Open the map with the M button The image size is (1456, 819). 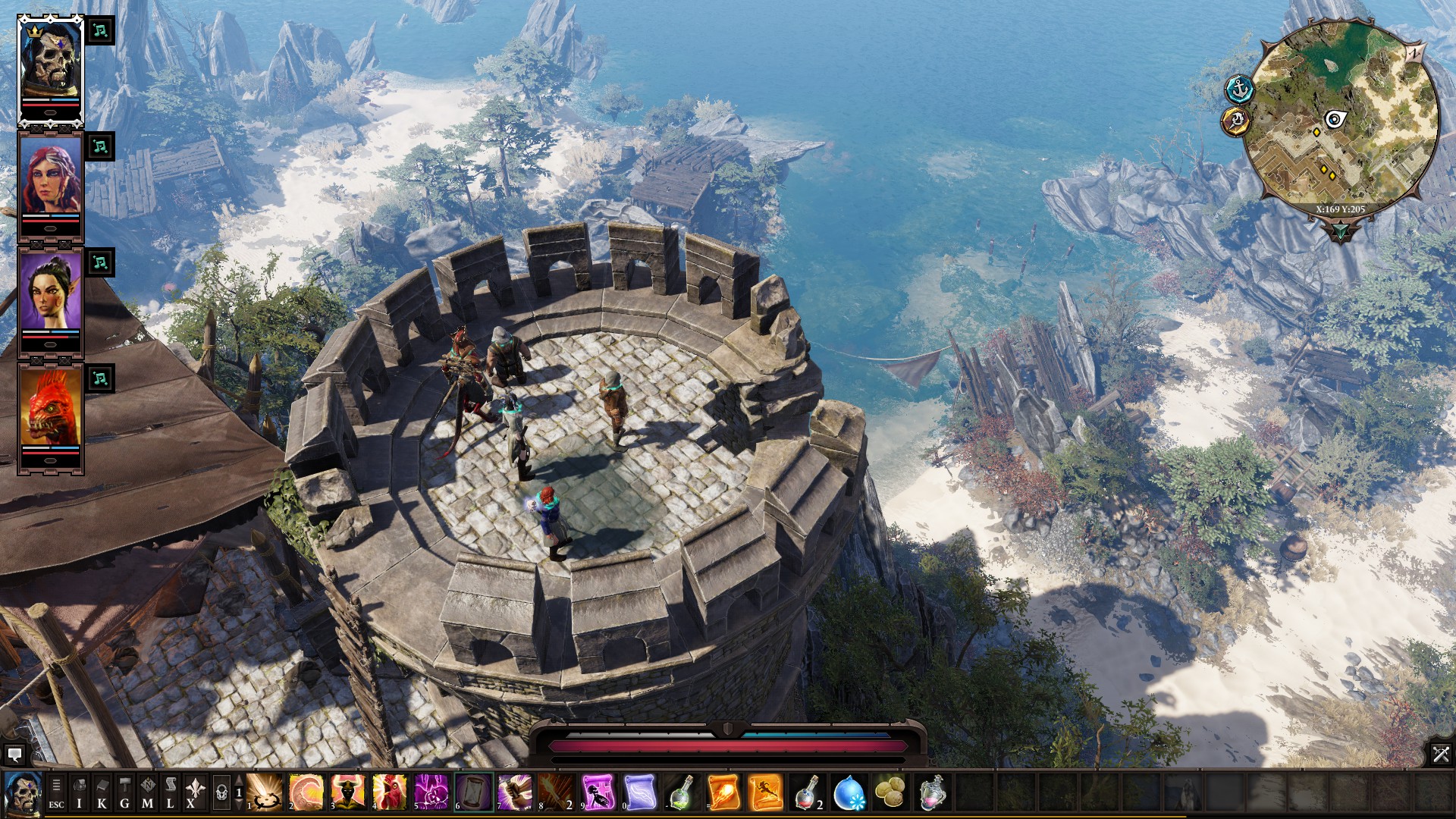pos(147,792)
